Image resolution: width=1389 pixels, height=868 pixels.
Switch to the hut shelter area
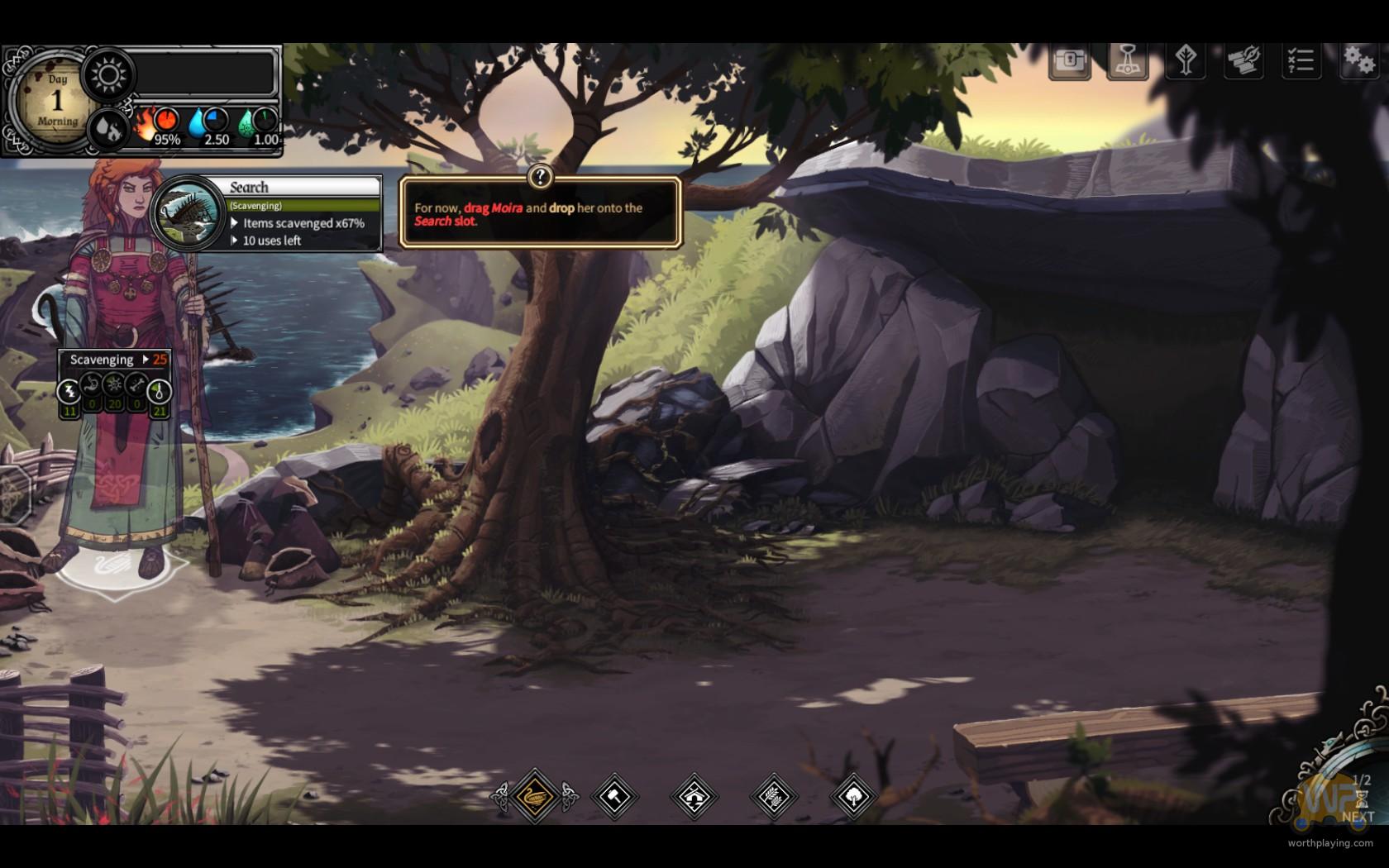pos(694,796)
